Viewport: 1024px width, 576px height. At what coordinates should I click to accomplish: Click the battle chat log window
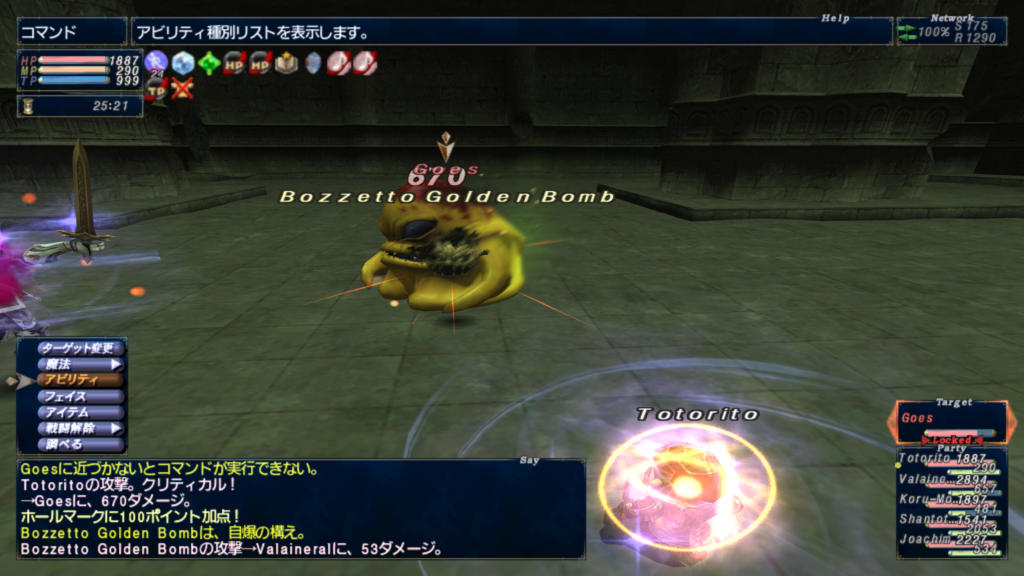pyautogui.click(x=300, y=508)
